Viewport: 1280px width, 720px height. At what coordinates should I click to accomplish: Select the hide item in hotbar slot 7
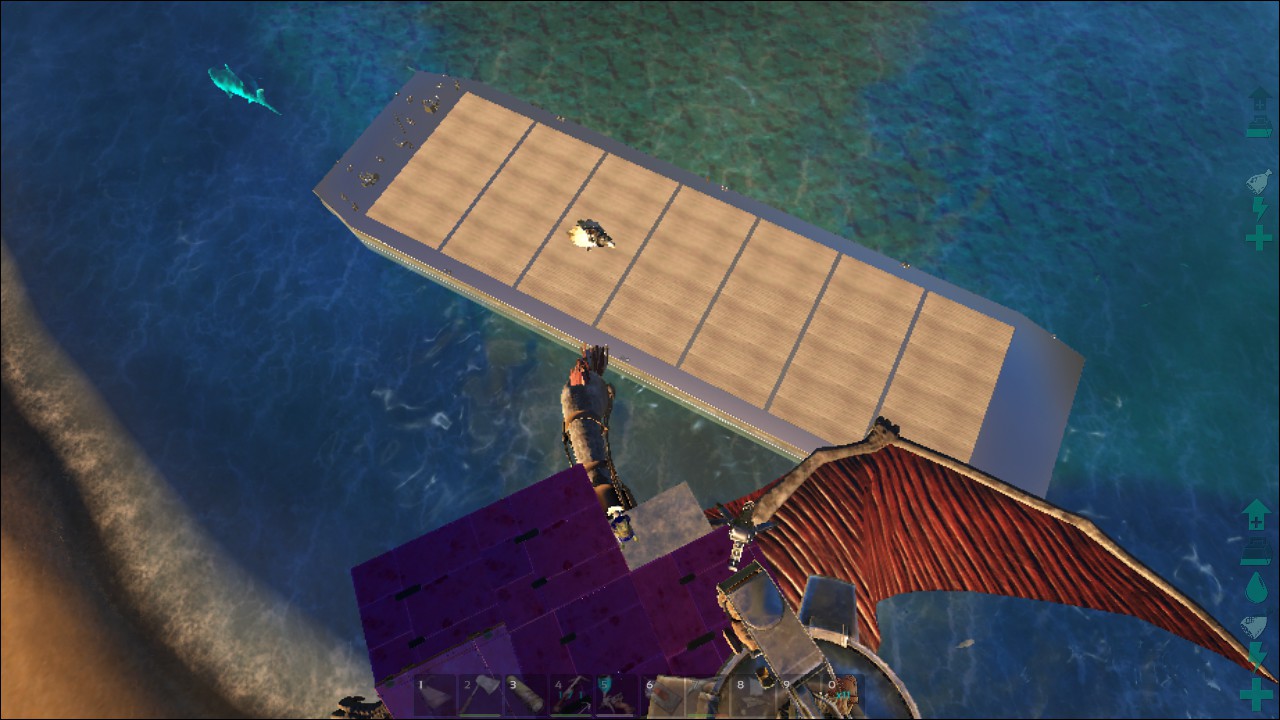[706, 692]
